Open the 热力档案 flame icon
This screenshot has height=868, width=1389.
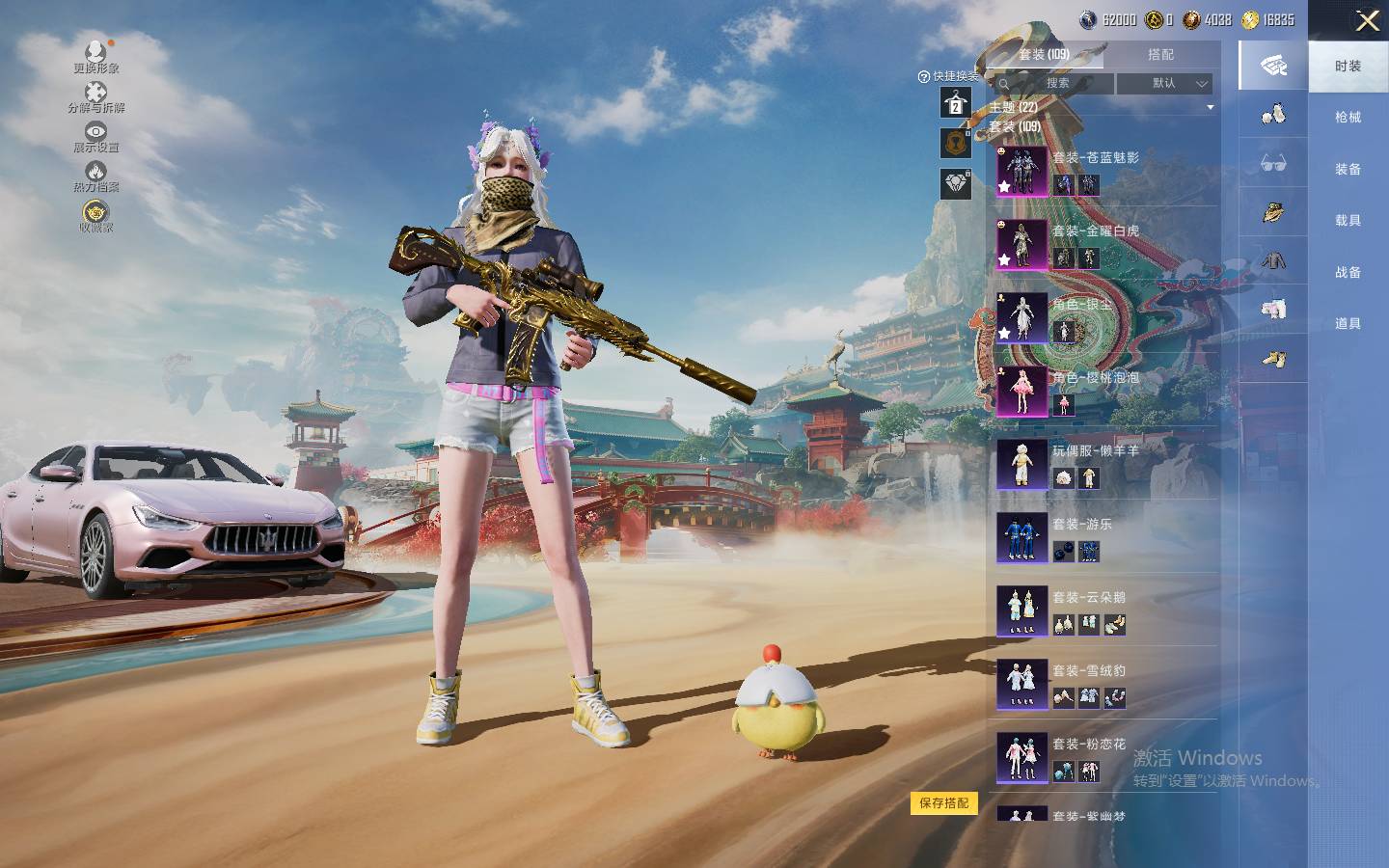(95, 176)
